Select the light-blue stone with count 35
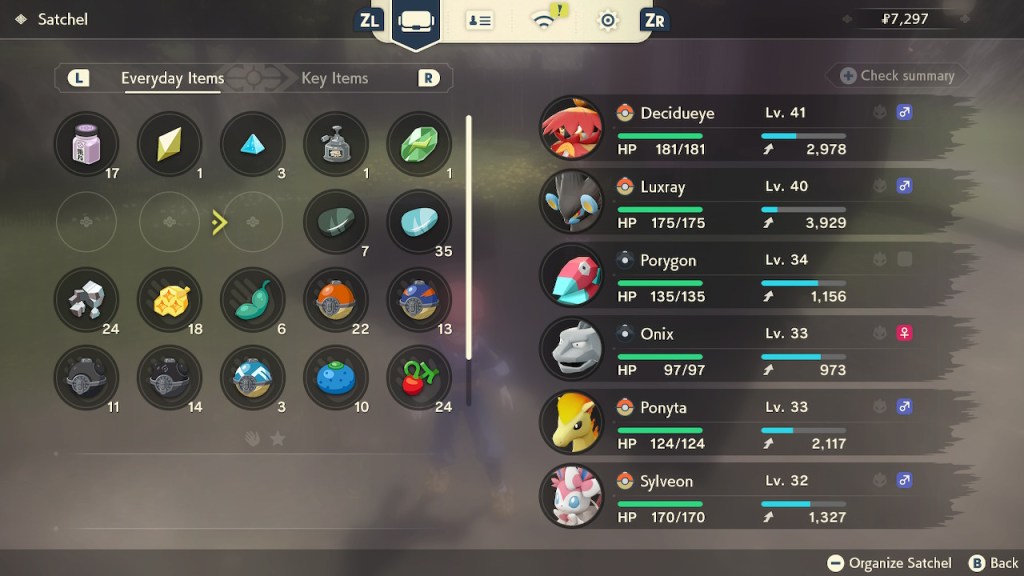Image resolution: width=1024 pixels, height=576 pixels. pos(418,222)
